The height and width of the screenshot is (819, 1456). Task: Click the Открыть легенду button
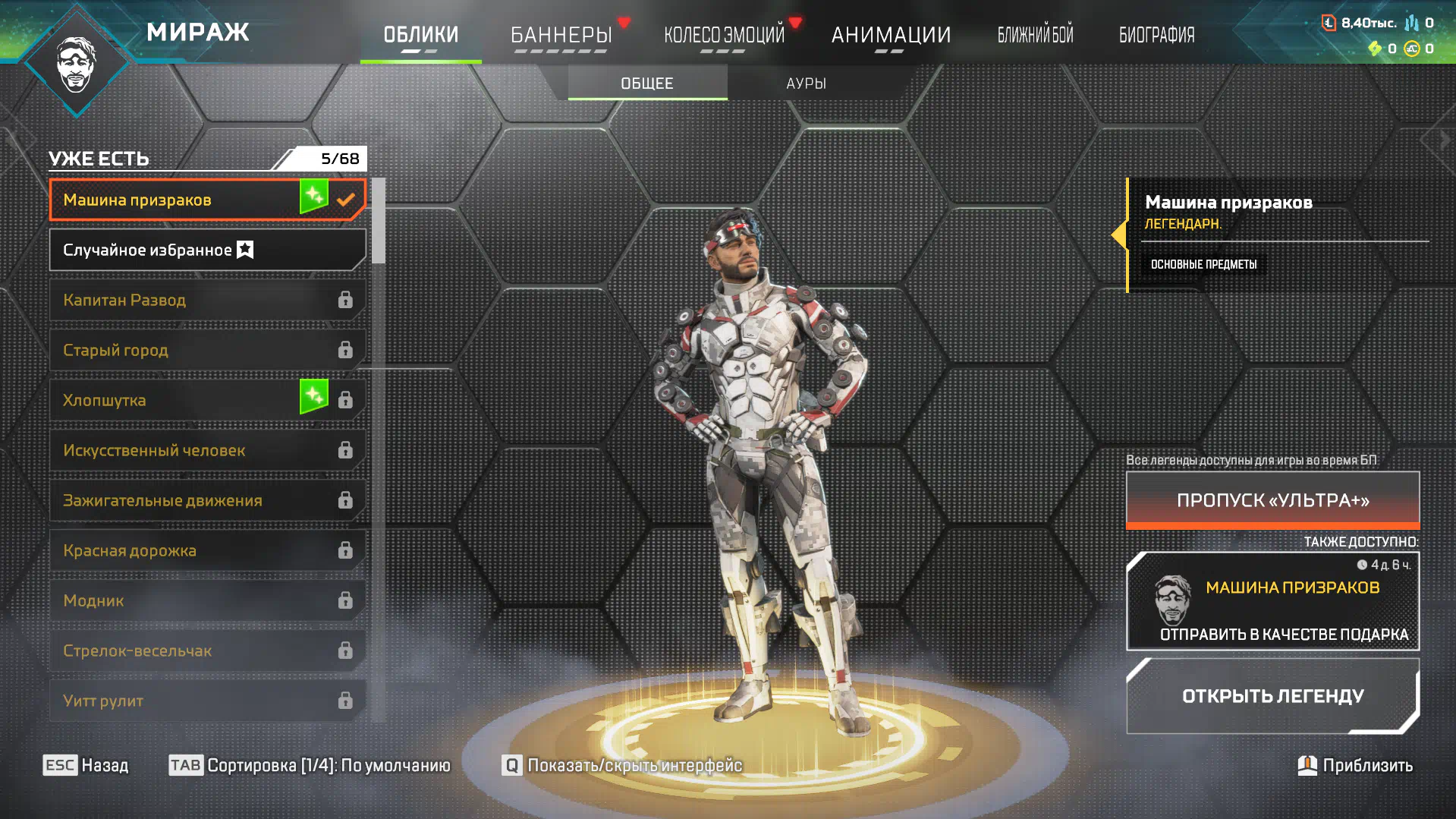[1272, 696]
